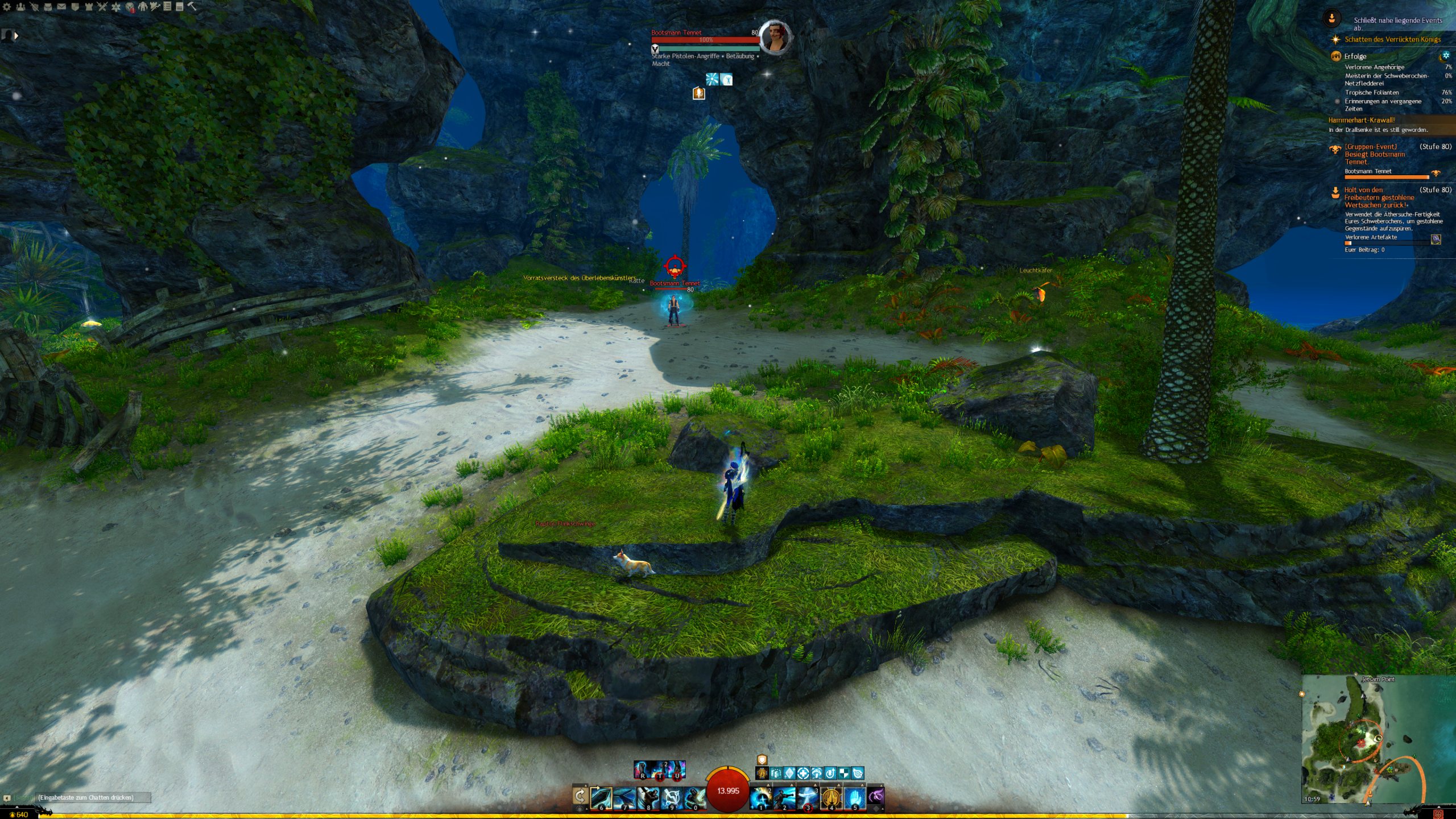
Task: Open the lion head trading post icon
Action: tap(130, 7)
